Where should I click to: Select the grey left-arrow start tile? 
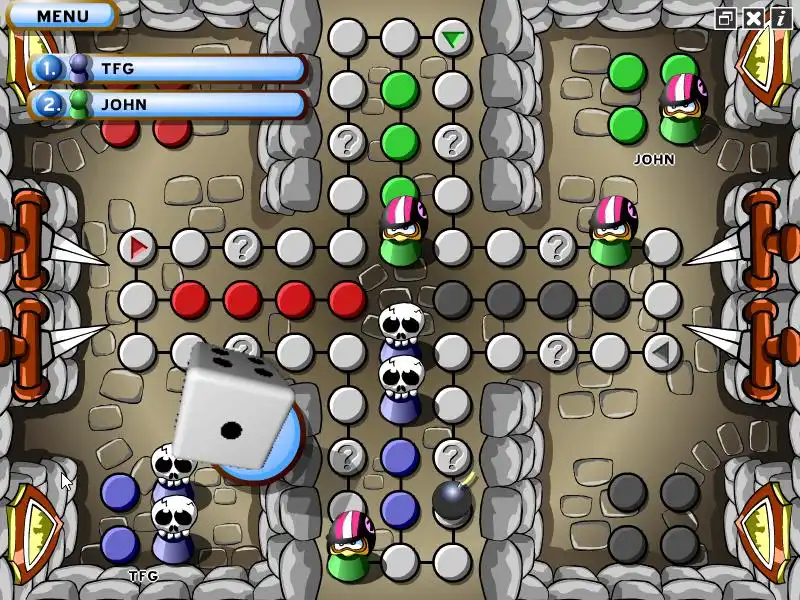tap(660, 351)
